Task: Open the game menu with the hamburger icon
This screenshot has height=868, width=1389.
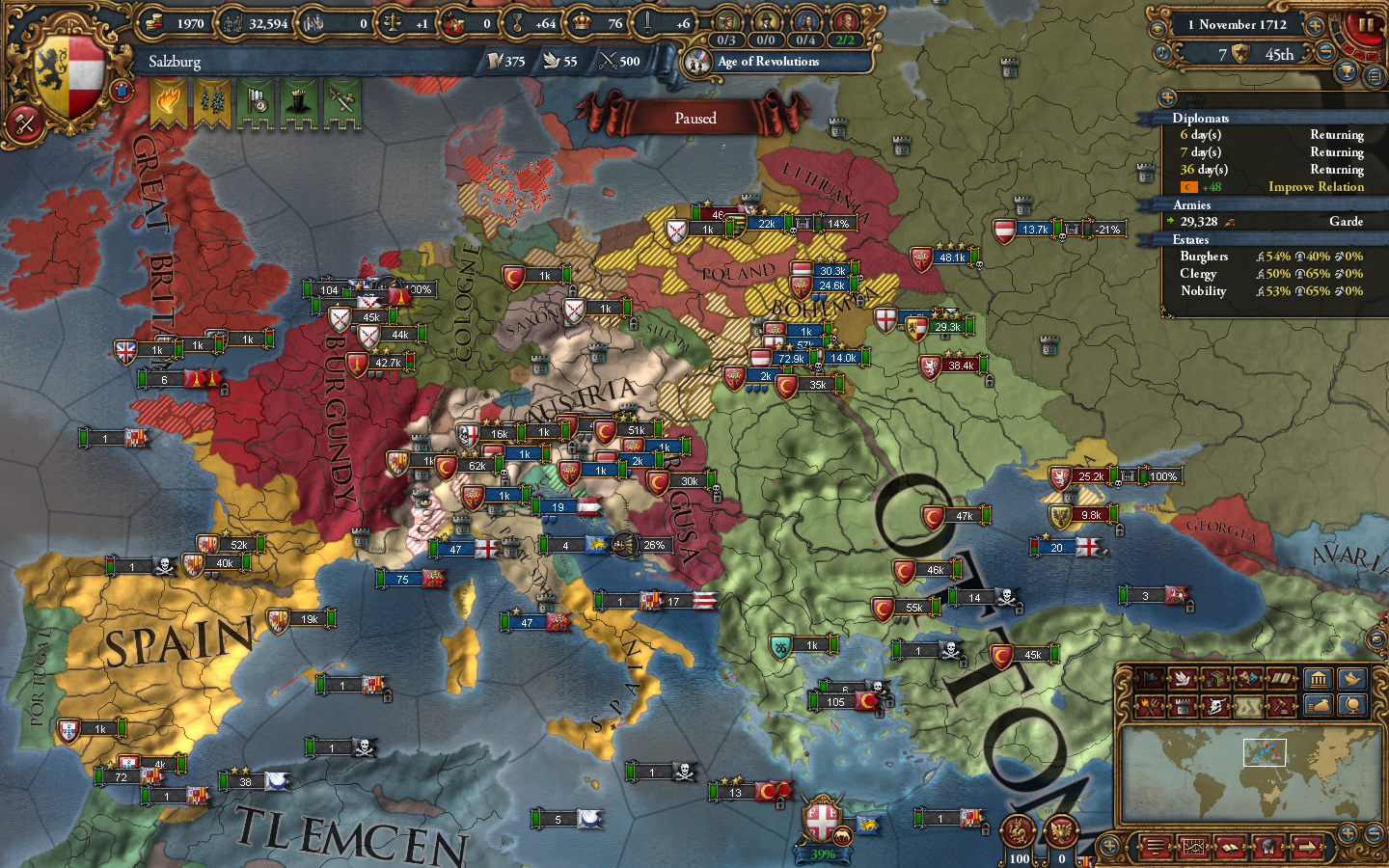Action: click(x=1156, y=846)
